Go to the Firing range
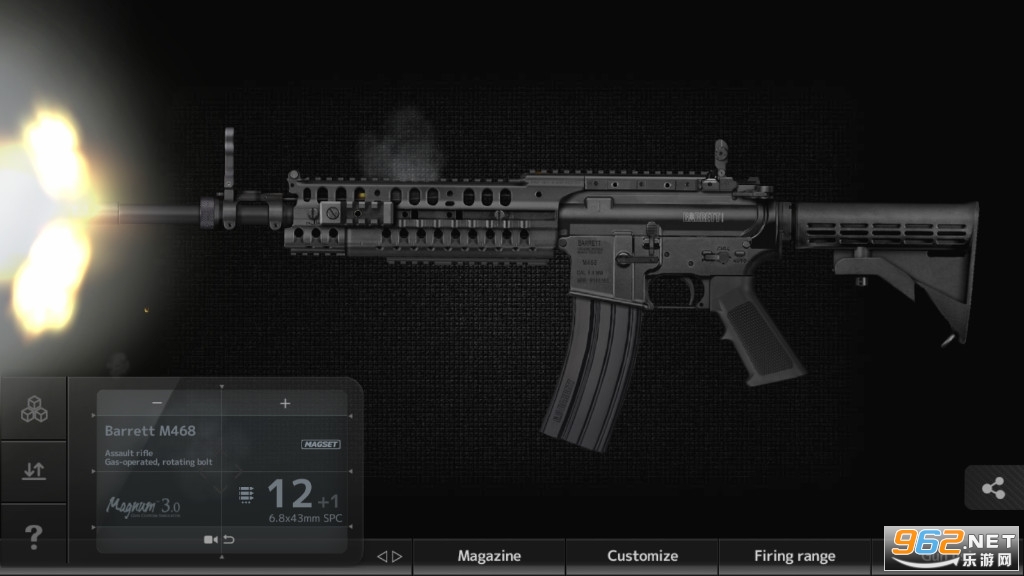This screenshot has width=1024, height=576. [x=795, y=556]
